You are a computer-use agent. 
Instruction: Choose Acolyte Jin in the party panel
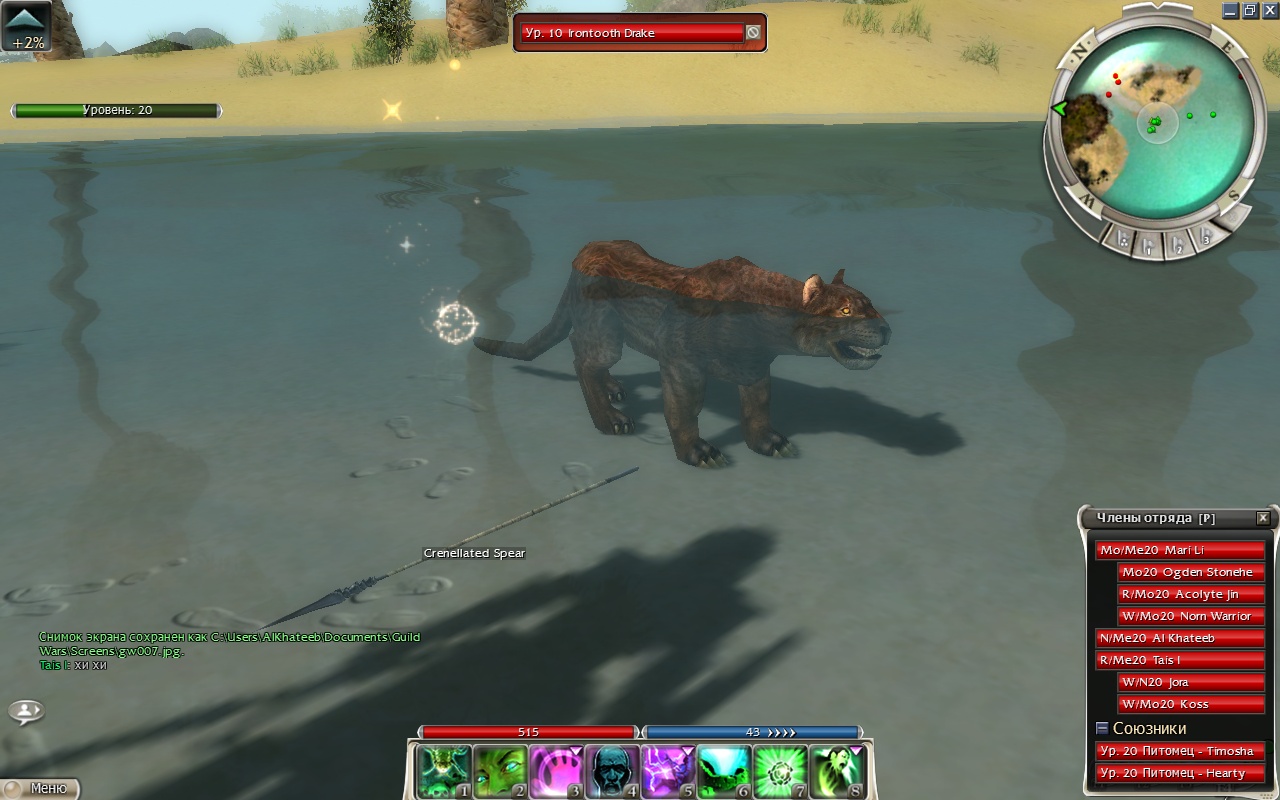[x=1191, y=594]
